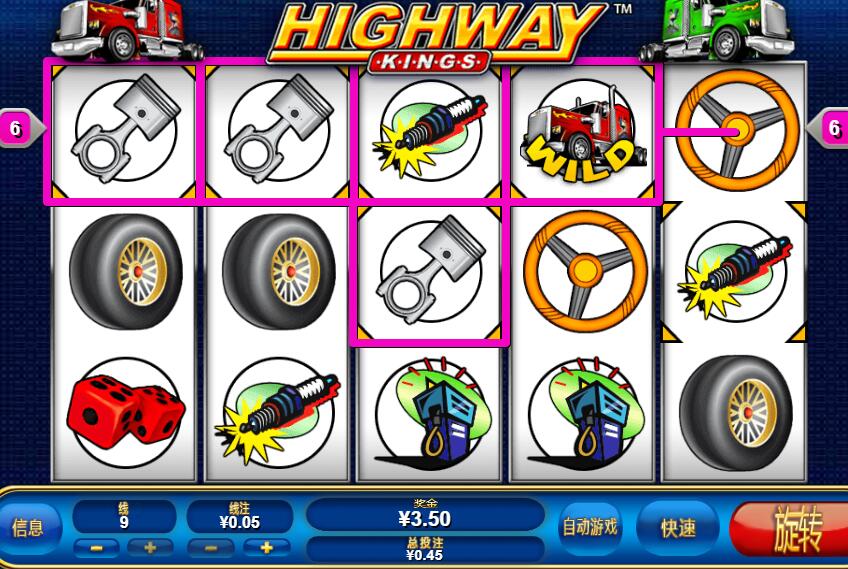Viewport: 848px width, 569px height.
Task: Start 自动游戏 auto play
Action: coord(589,527)
